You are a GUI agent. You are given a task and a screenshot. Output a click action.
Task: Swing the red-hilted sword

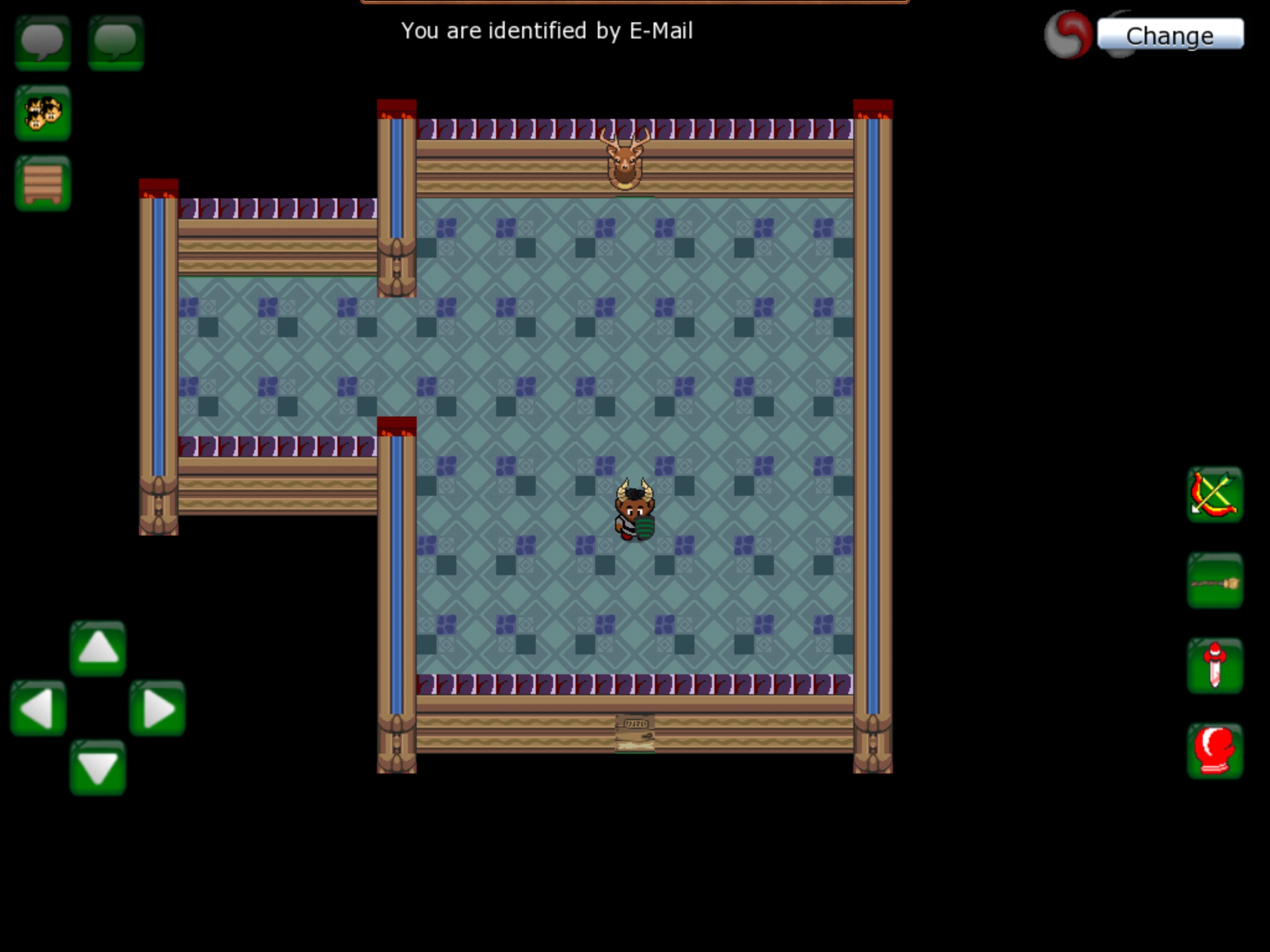1215,666
